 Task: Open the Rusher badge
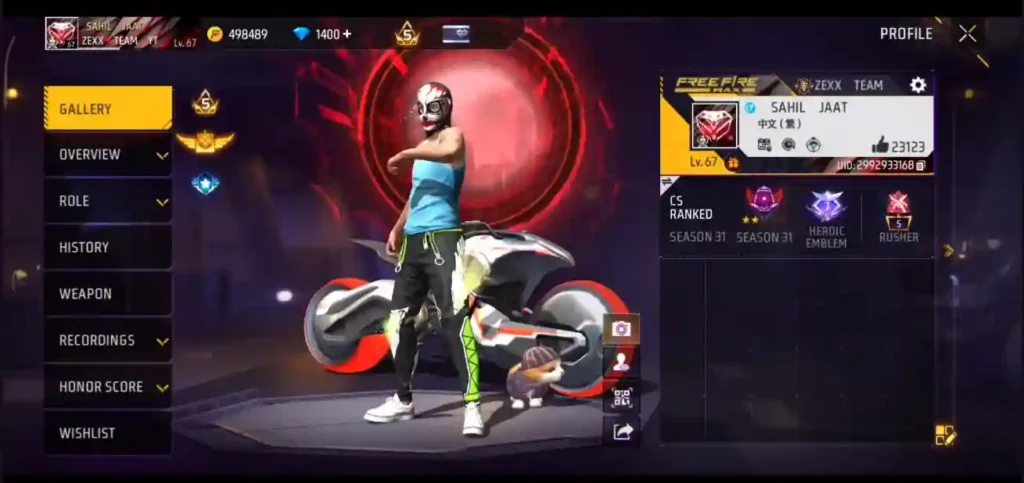898,208
